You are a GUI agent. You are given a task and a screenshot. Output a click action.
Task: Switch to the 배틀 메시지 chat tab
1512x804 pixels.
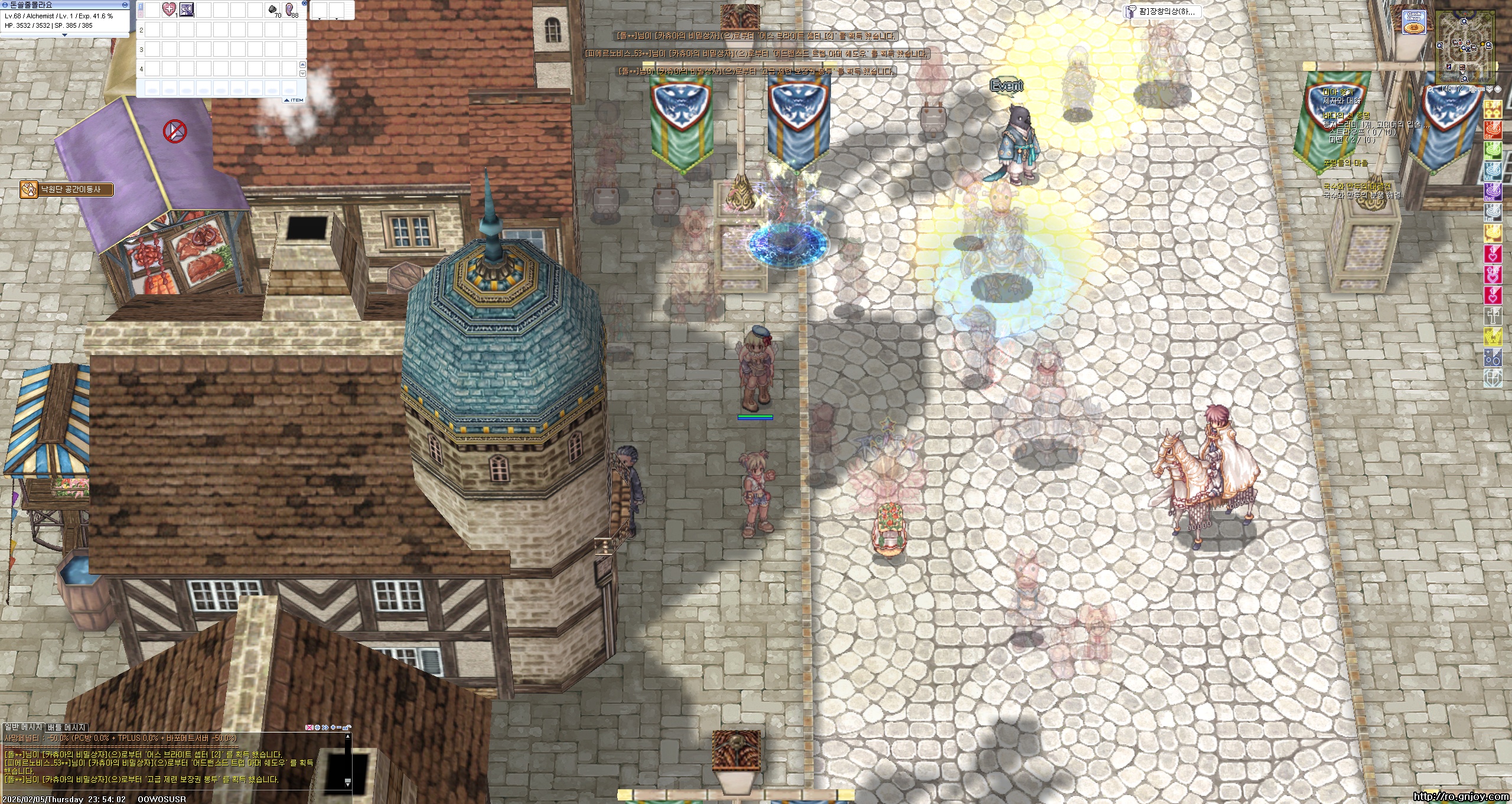(67, 727)
